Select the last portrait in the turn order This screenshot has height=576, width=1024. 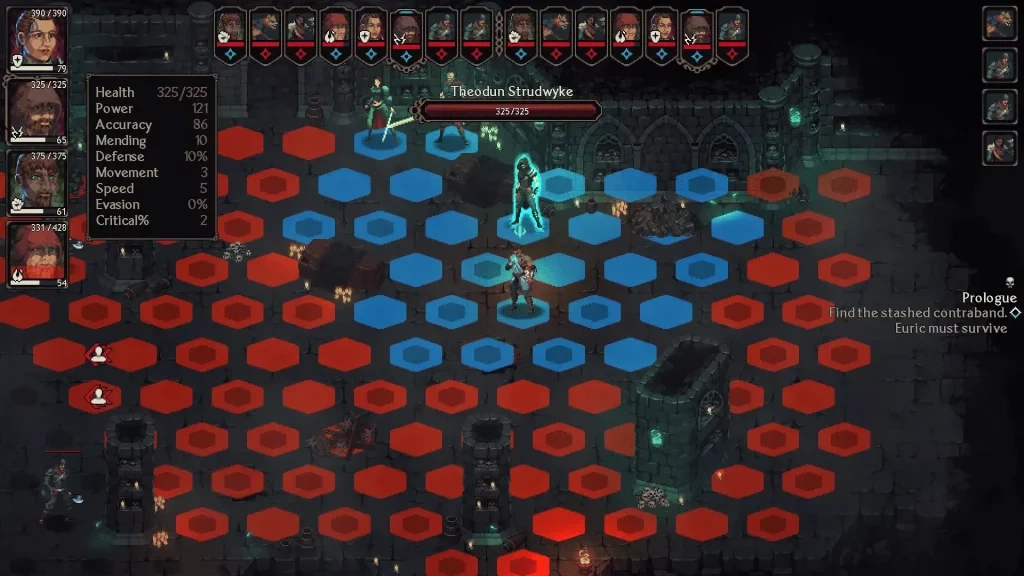tap(732, 26)
